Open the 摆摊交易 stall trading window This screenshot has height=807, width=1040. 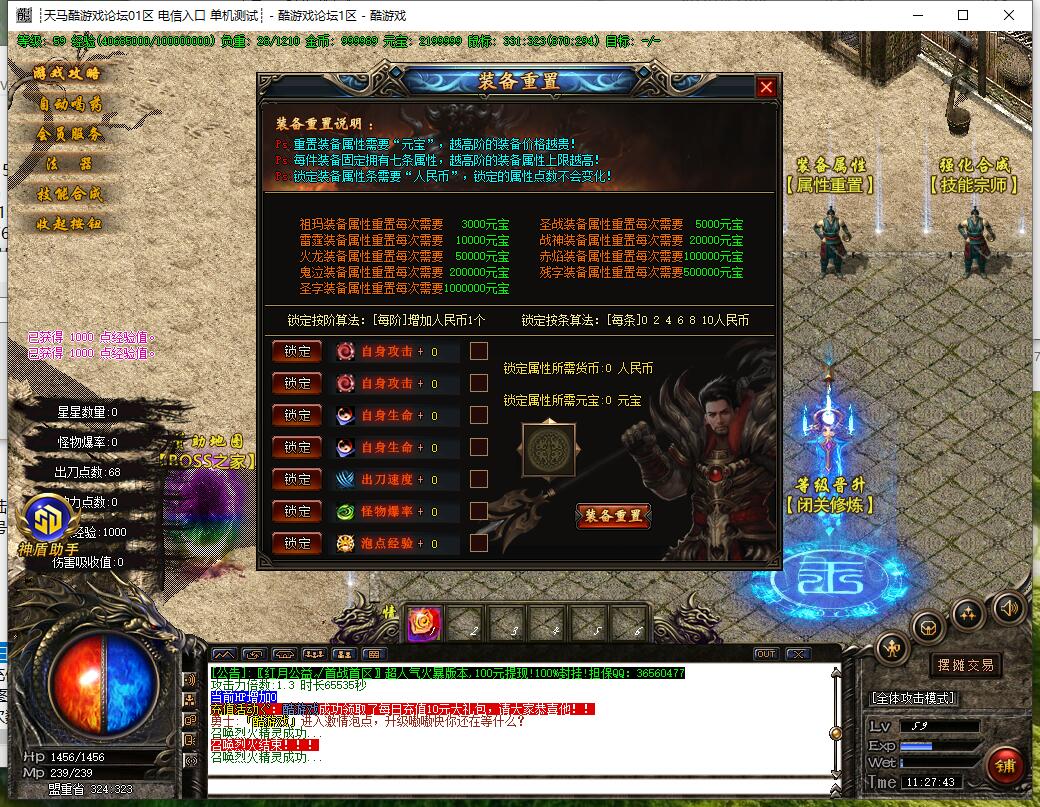tap(965, 665)
